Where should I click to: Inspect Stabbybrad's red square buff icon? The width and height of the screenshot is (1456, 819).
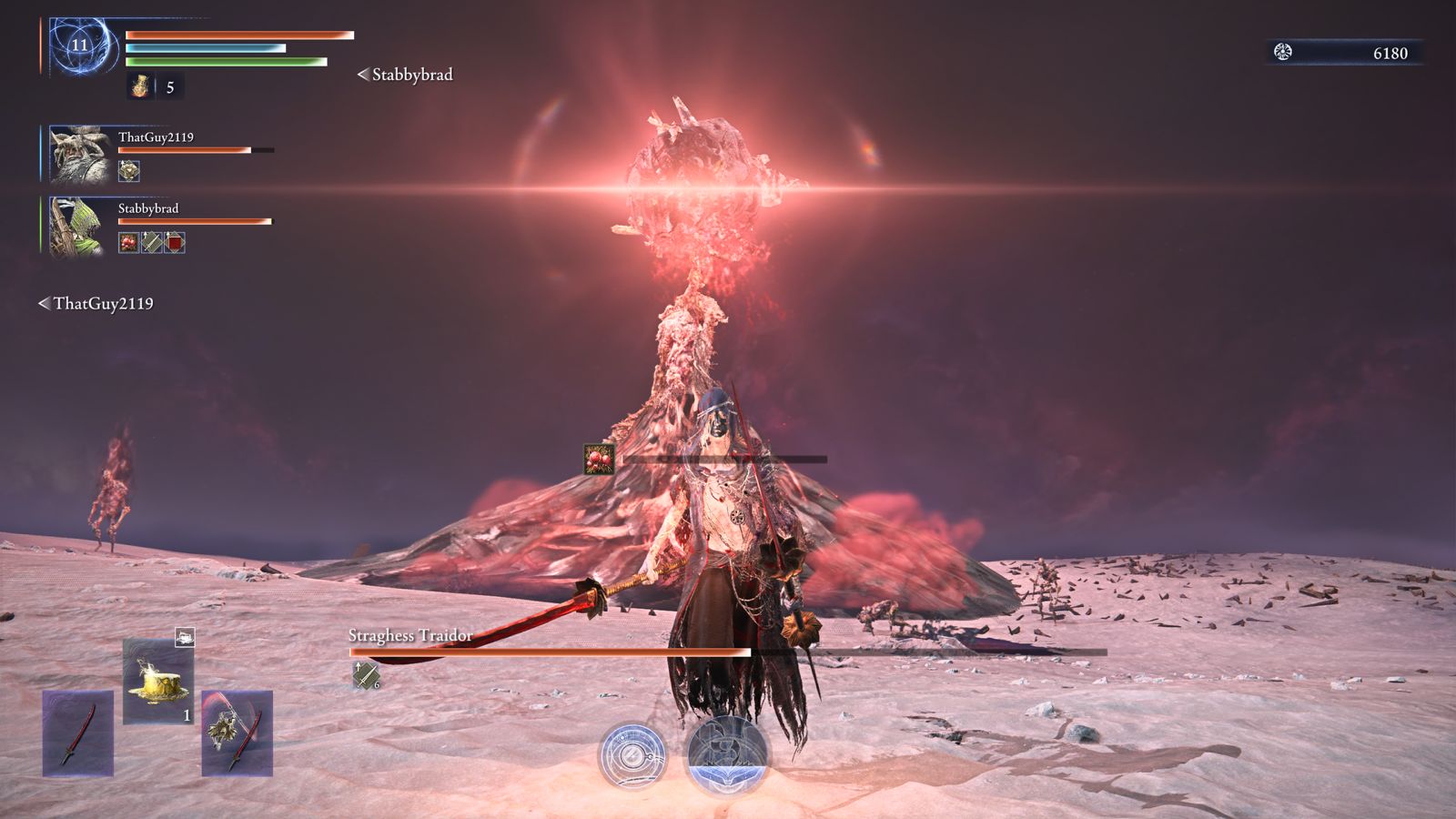point(175,242)
